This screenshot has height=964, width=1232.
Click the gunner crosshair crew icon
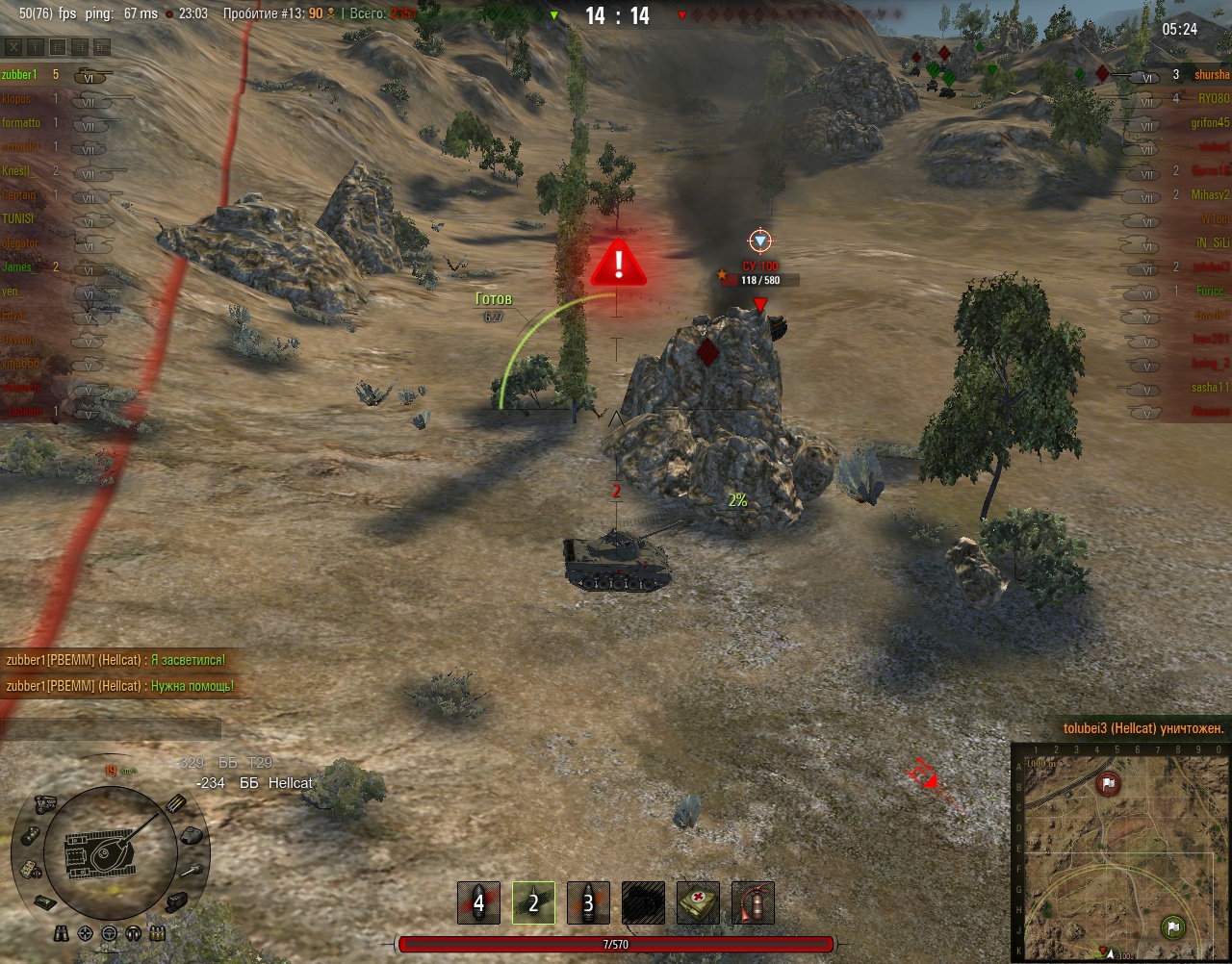click(x=86, y=933)
